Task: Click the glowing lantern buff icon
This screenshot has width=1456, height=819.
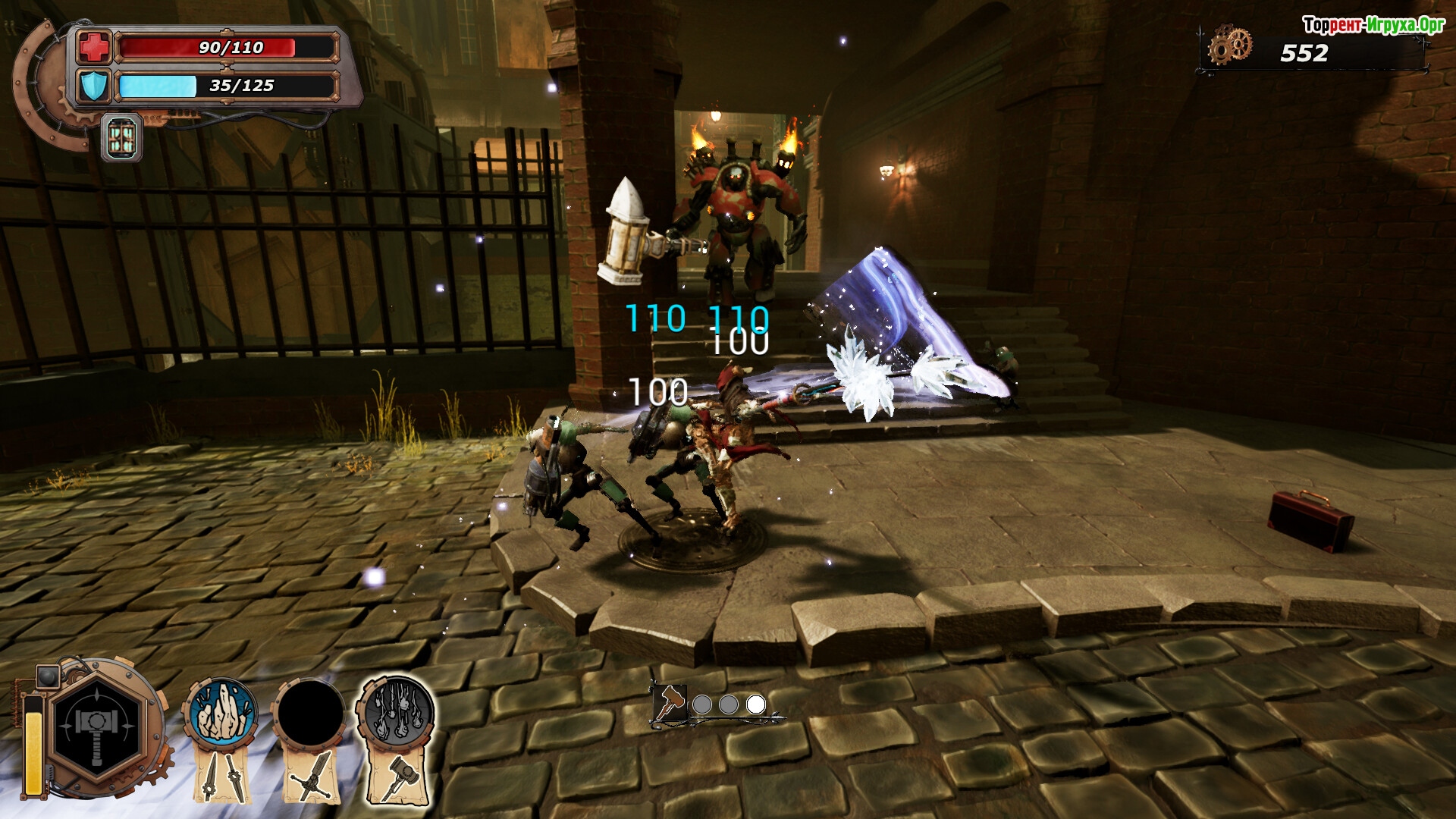Action: click(121, 138)
